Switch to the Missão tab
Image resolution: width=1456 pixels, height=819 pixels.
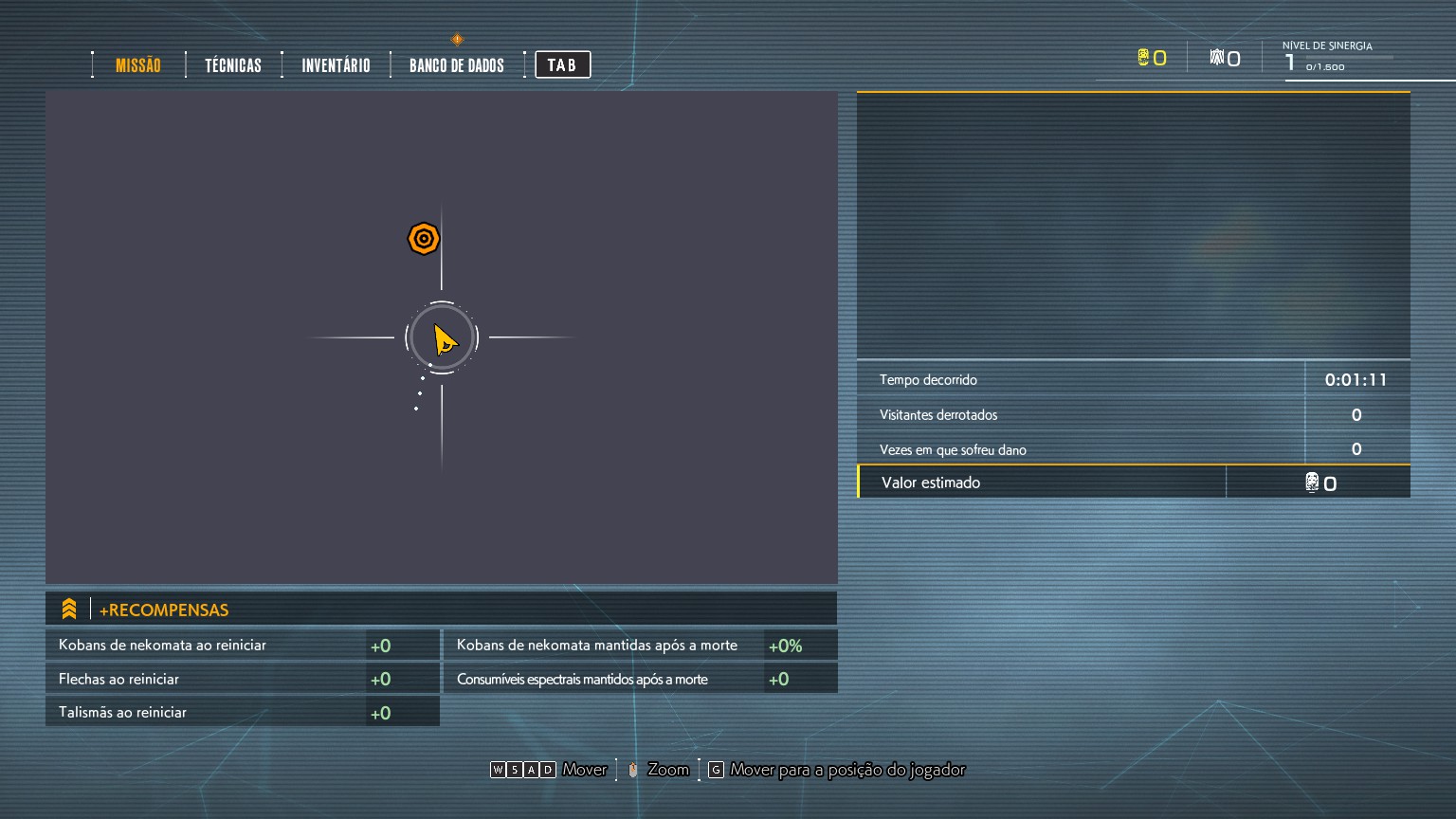point(138,65)
